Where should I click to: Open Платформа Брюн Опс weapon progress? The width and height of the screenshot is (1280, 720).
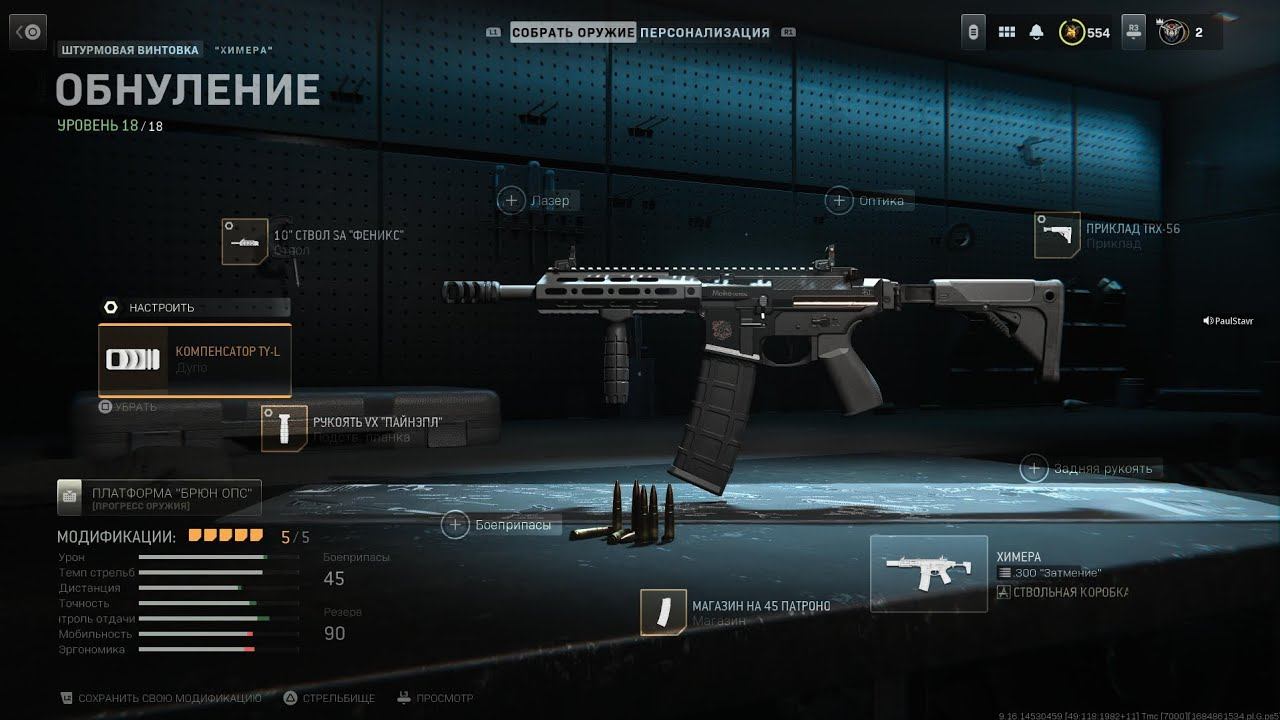(160, 496)
